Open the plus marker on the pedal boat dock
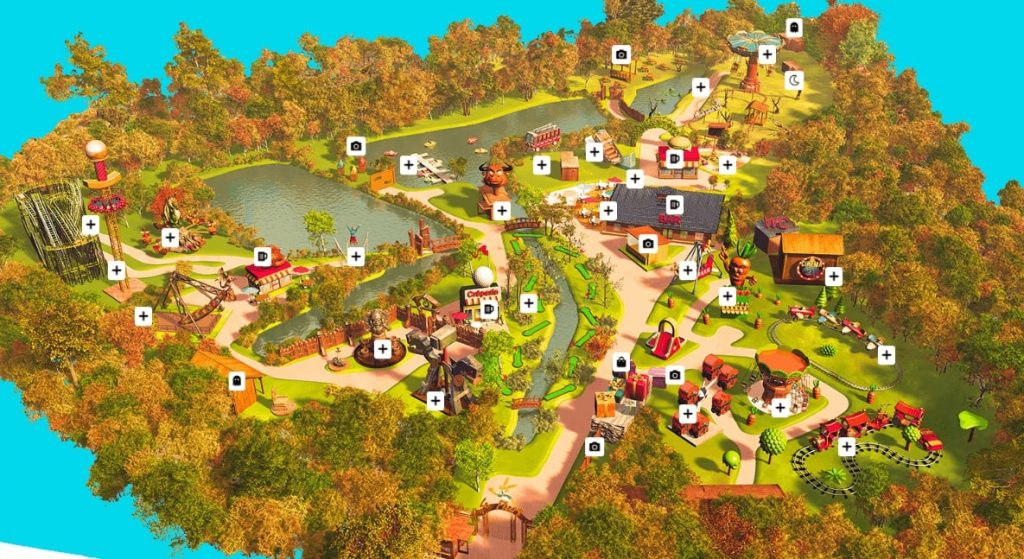1024x559 pixels. pyautogui.click(x=408, y=165)
